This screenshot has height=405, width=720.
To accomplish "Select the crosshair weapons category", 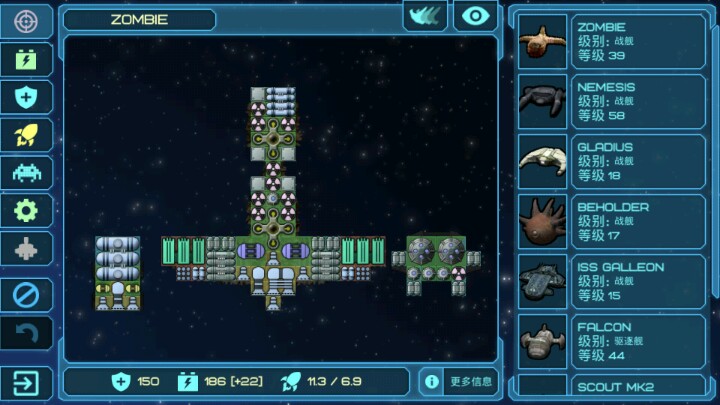I will coord(26,21).
